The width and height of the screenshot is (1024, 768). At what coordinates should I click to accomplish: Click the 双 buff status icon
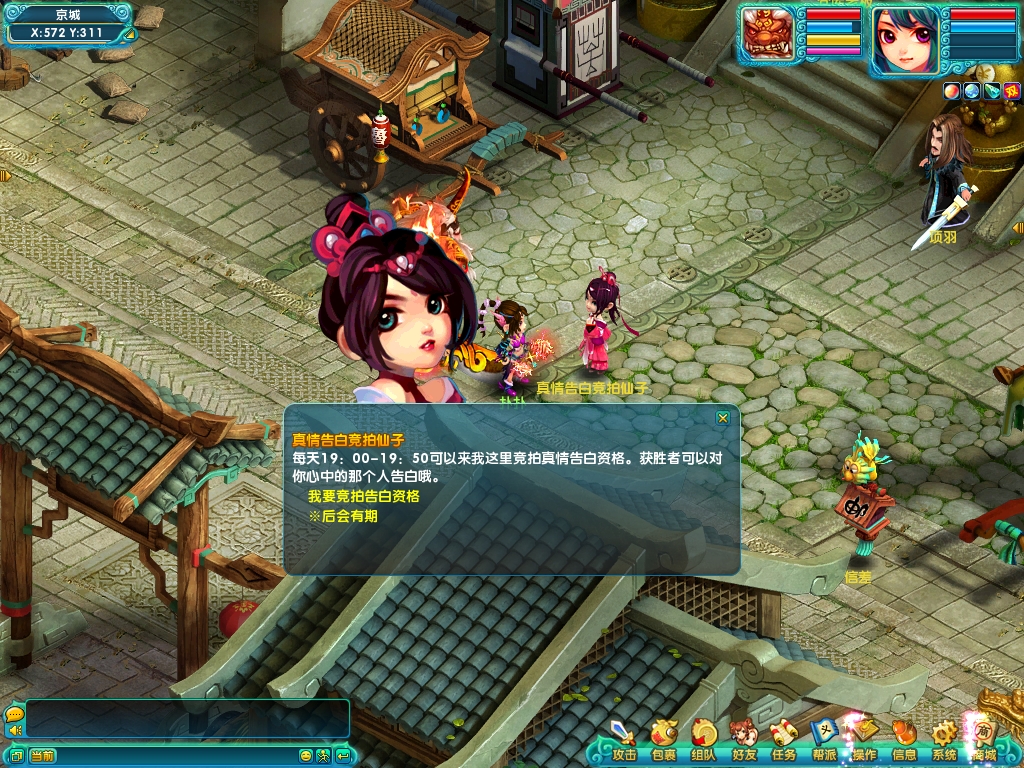[1013, 91]
